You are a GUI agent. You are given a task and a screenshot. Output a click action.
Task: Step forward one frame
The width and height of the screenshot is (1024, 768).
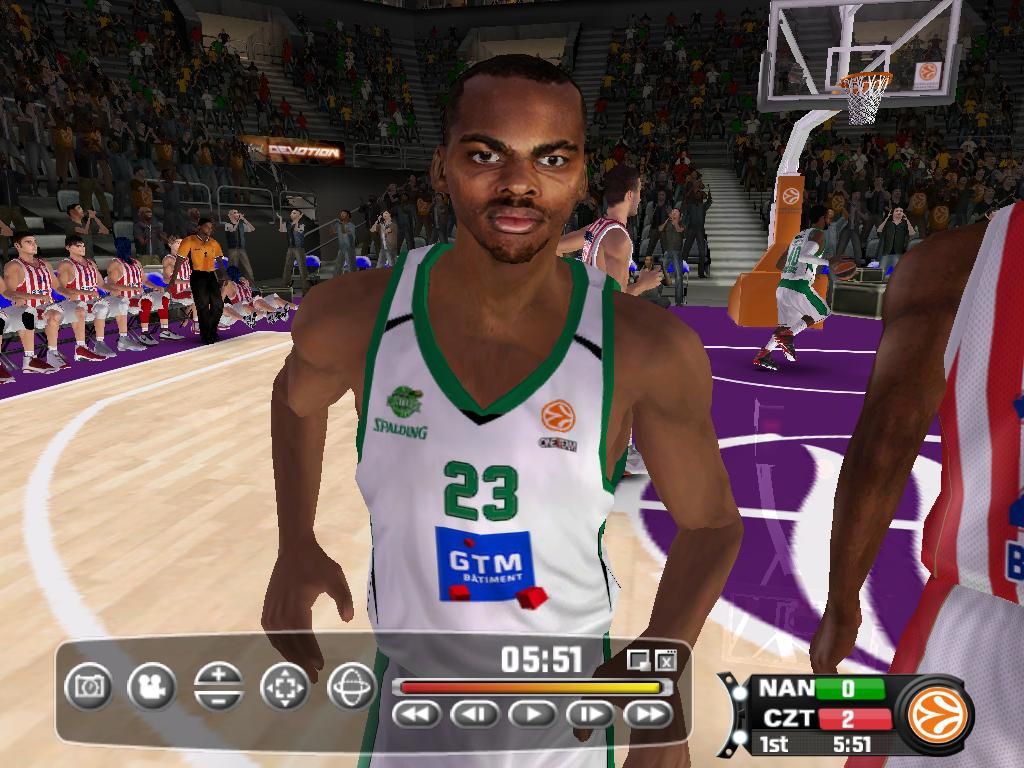pyautogui.click(x=590, y=714)
